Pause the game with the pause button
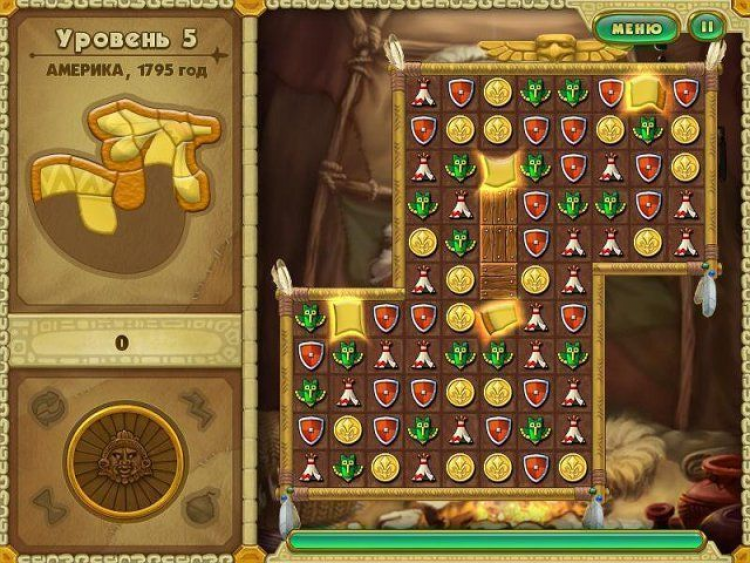 (x=707, y=28)
